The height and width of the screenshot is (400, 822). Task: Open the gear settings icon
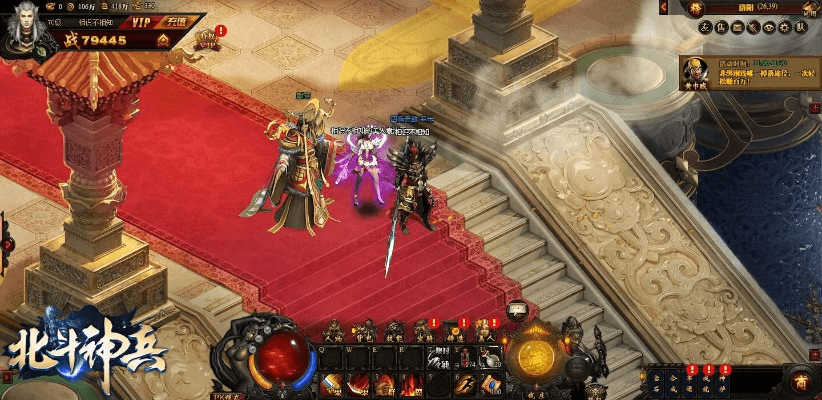[x=784, y=27]
